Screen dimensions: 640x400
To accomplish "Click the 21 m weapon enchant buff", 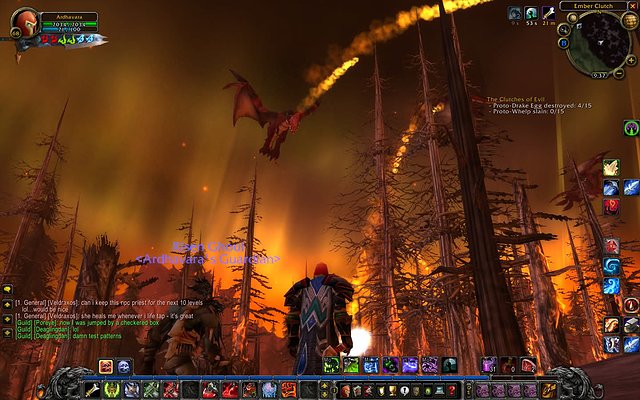I will [549, 13].
